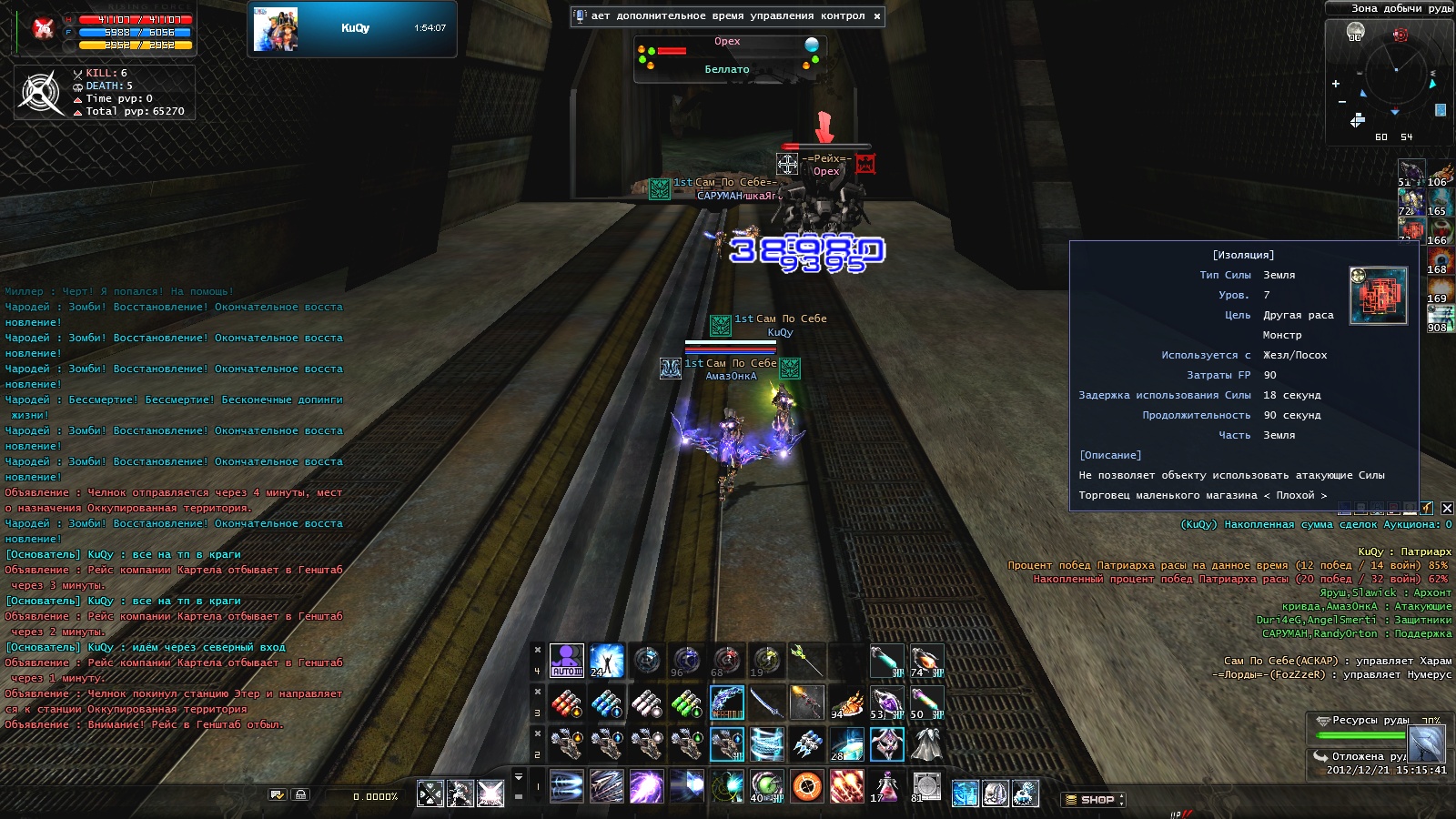
Task: Select the grey cloak armor slot
Action: tap(926, 744)
